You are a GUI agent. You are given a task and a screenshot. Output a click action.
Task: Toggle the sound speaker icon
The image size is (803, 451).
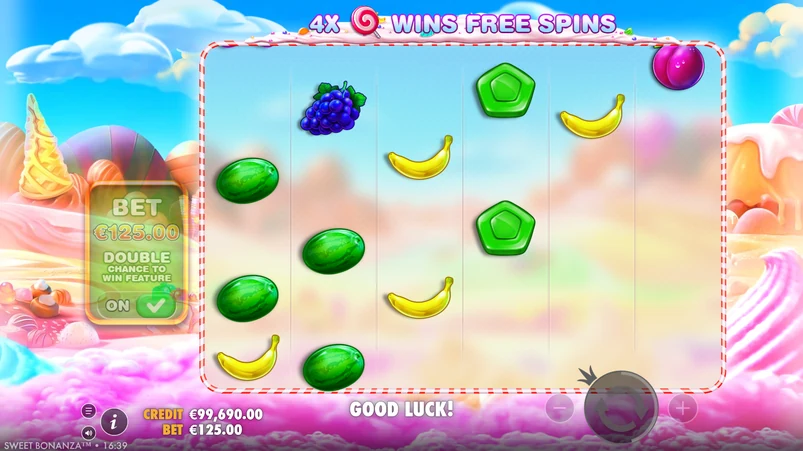[x=88, y=433]
